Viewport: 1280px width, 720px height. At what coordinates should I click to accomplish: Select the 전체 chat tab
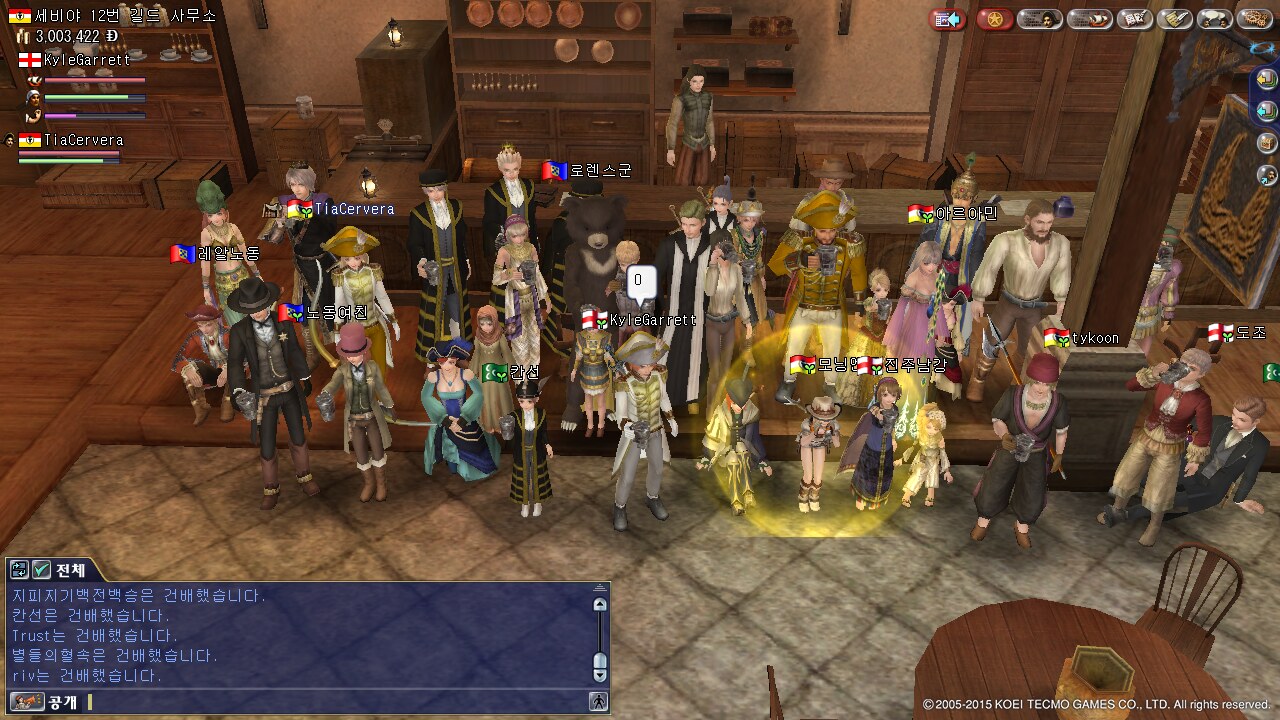pyautogui.click(x=71, y=570)
